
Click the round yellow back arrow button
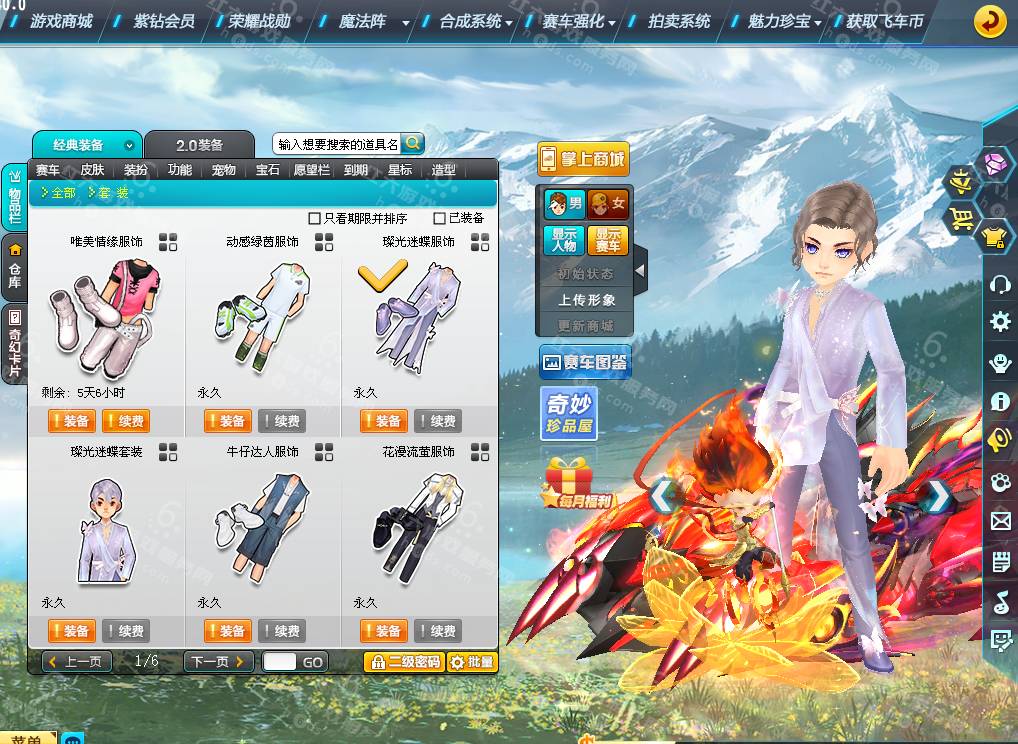click(990, 21)
